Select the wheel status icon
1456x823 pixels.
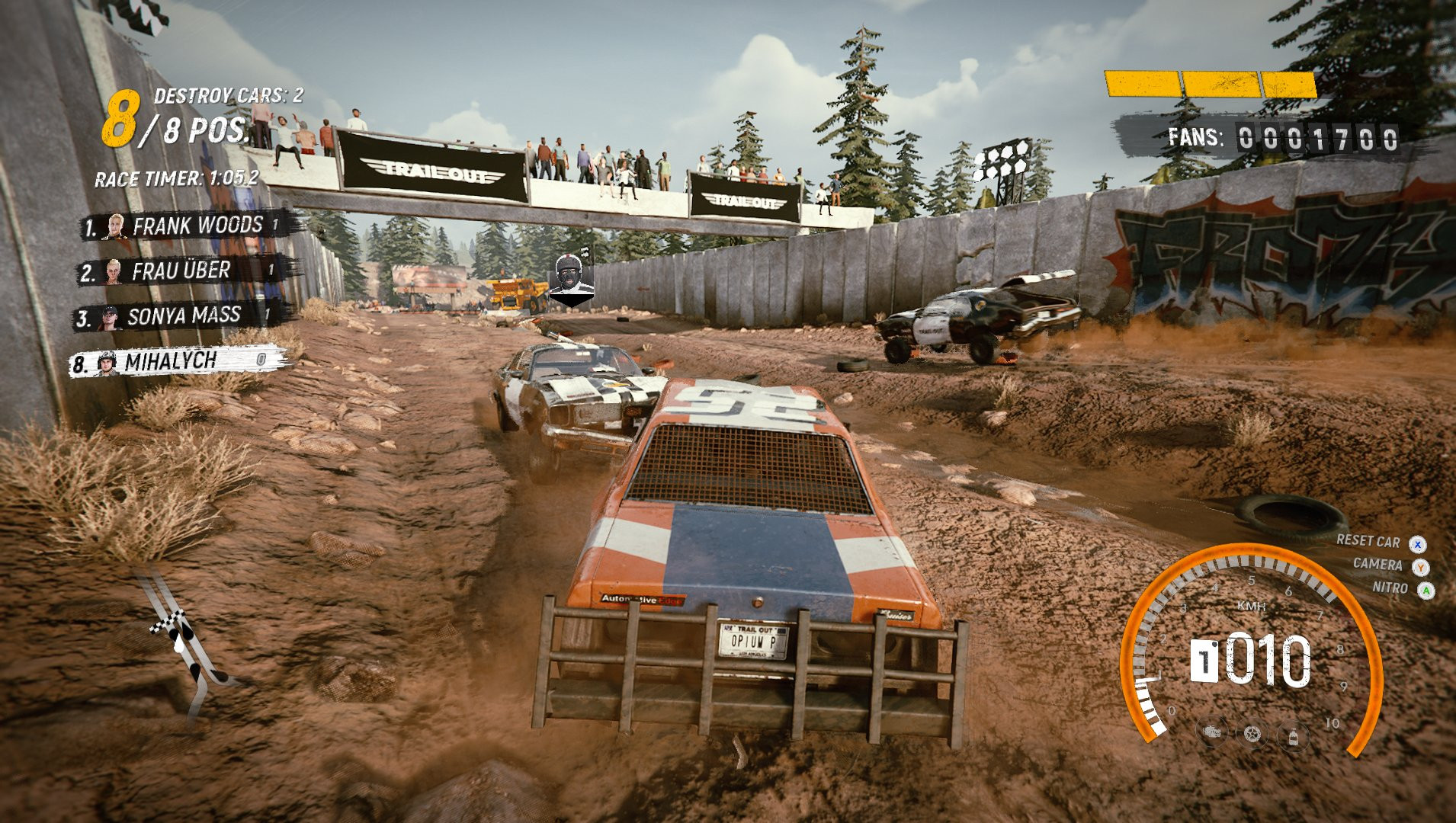[1252, 734]
